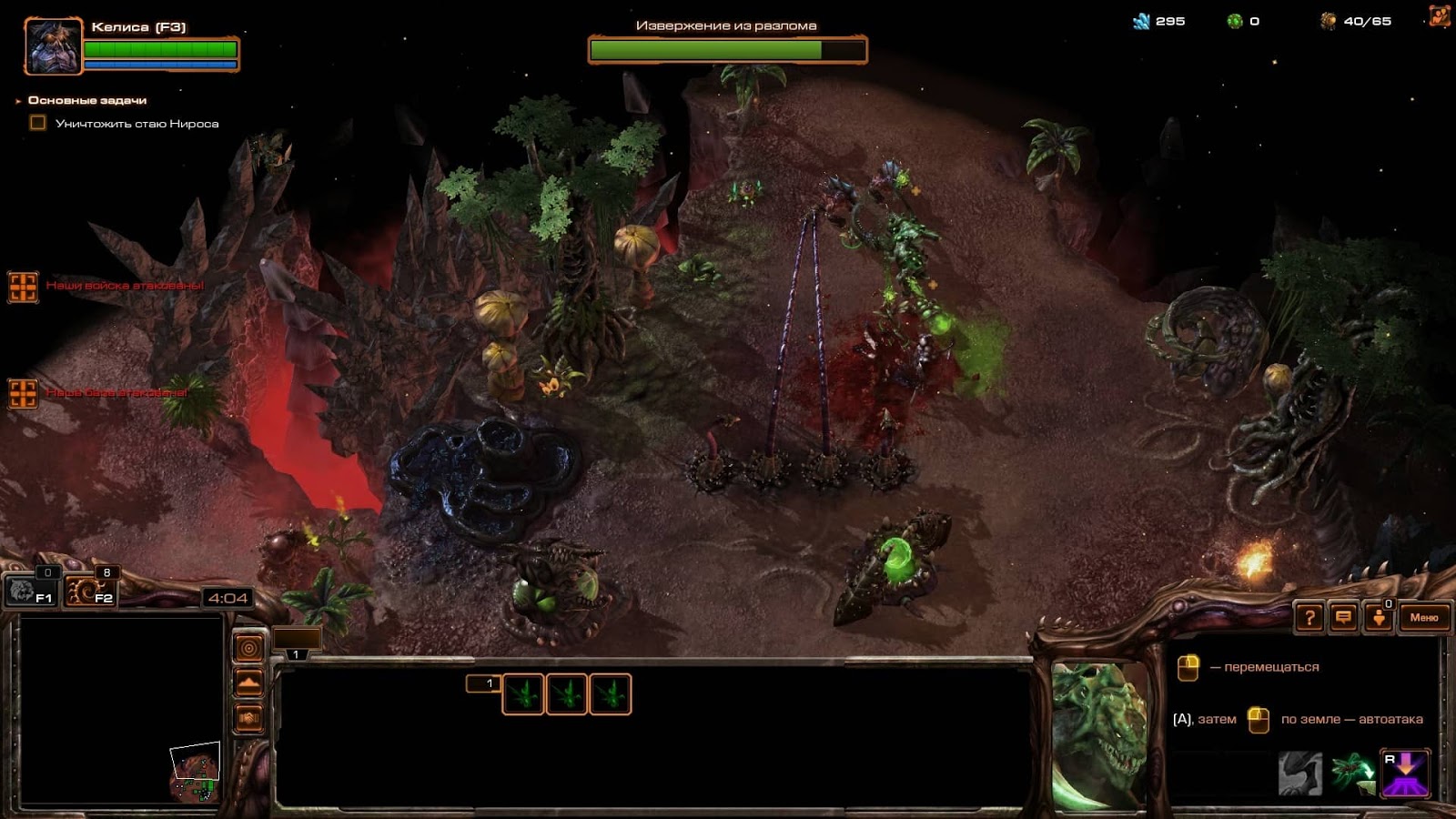Click the orange downward figure button beside Меню
The width and height of the screenshot is (1456, 819).
[1379, 618]
